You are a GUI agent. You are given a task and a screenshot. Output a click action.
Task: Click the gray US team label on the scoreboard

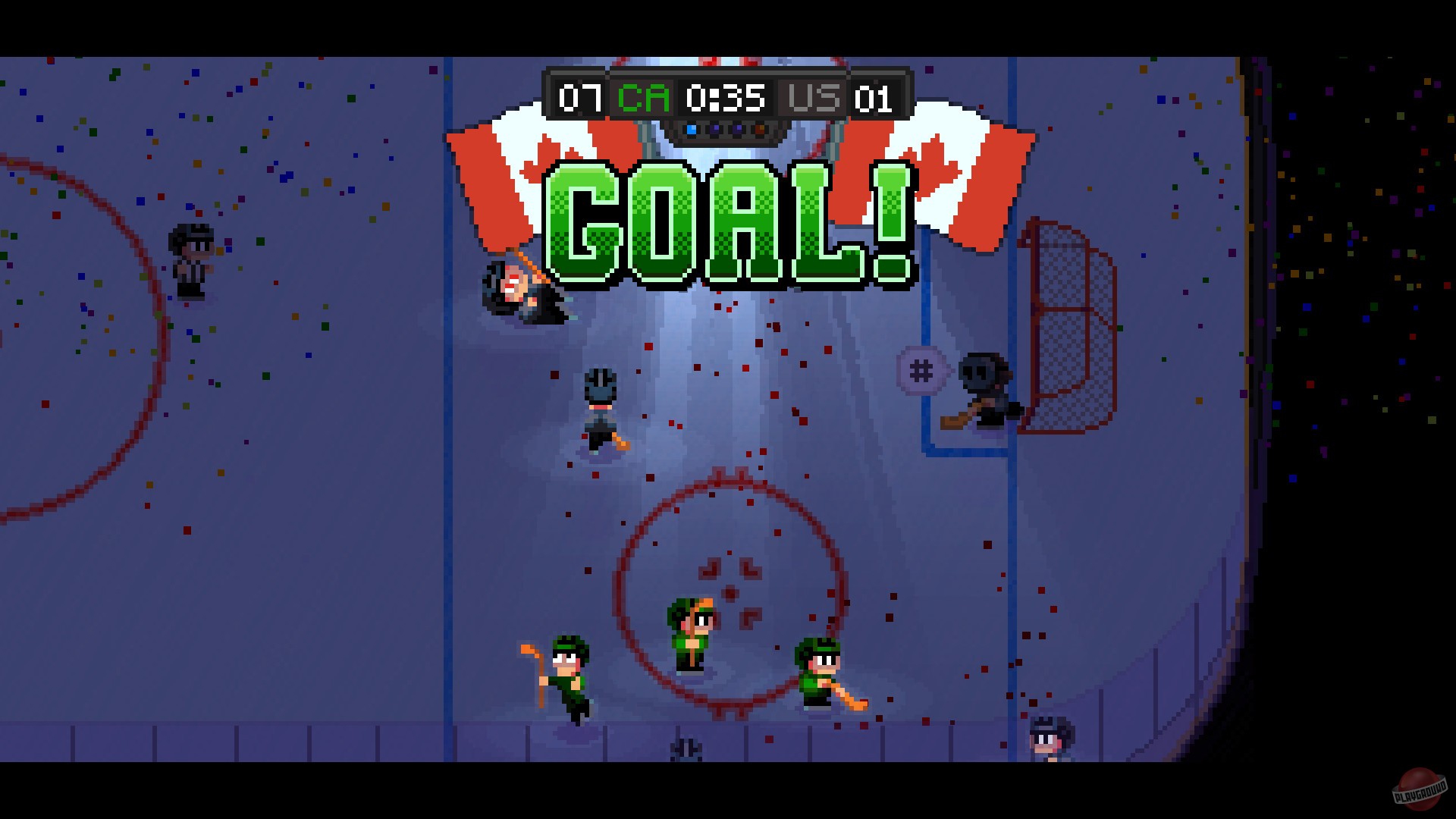pyautogui.click(x=811, y=97)
